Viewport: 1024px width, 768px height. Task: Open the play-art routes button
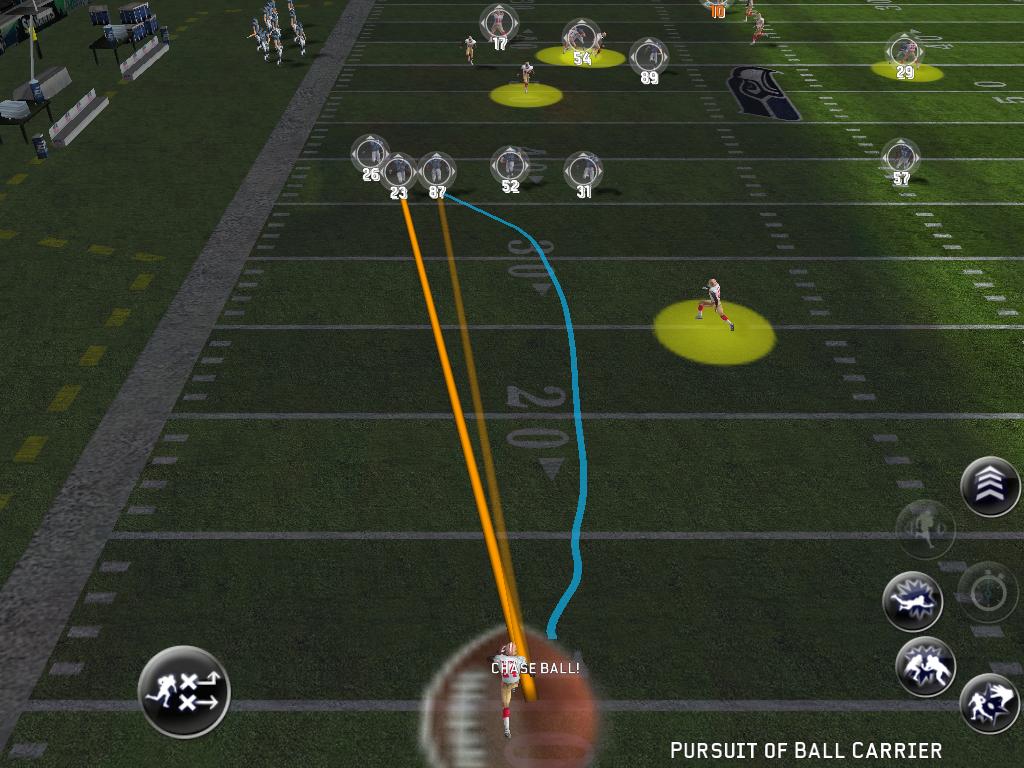pyautogui.click(x=184, y=691)
